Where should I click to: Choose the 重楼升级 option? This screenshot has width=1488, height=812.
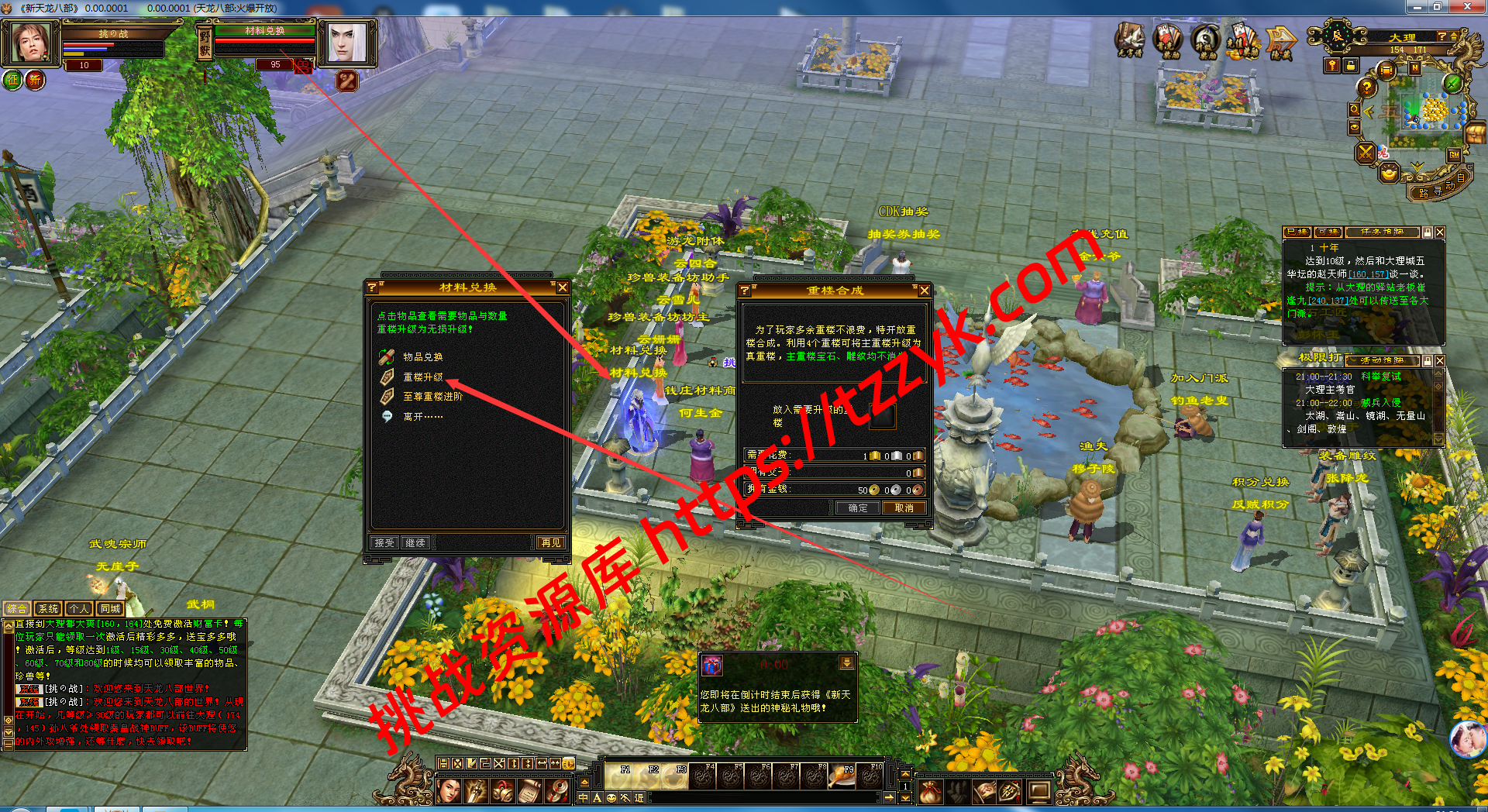tap(422, 377)
